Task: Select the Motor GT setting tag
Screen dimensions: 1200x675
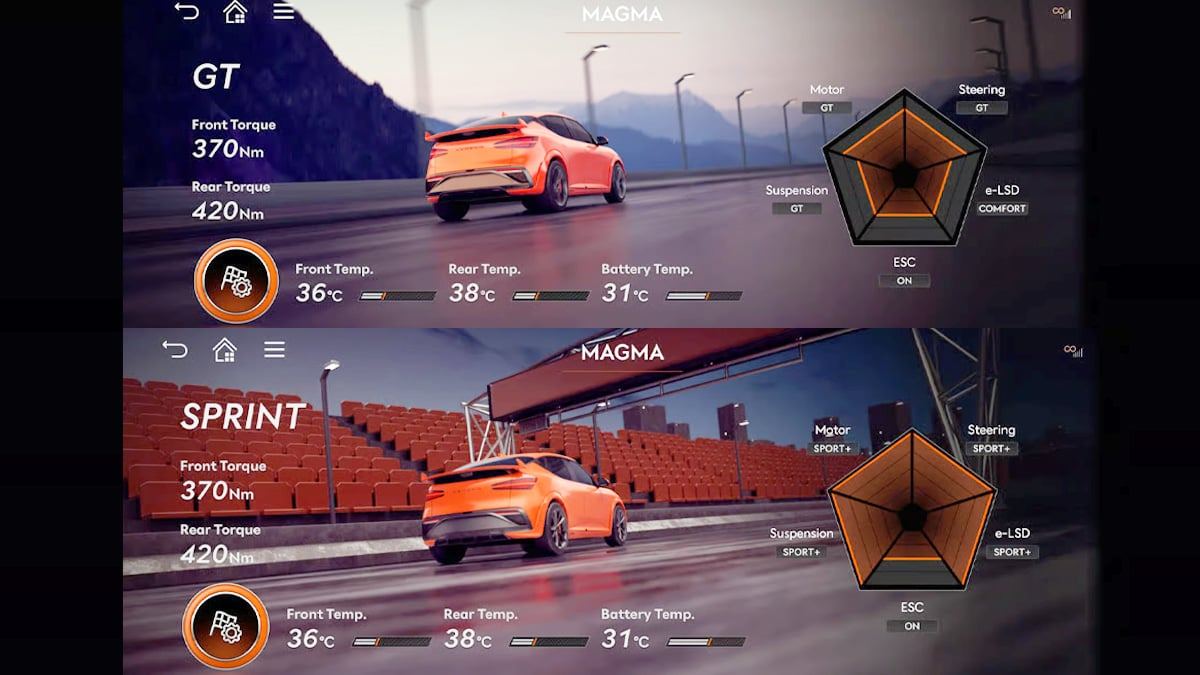Action: click(x=827, y=108)
